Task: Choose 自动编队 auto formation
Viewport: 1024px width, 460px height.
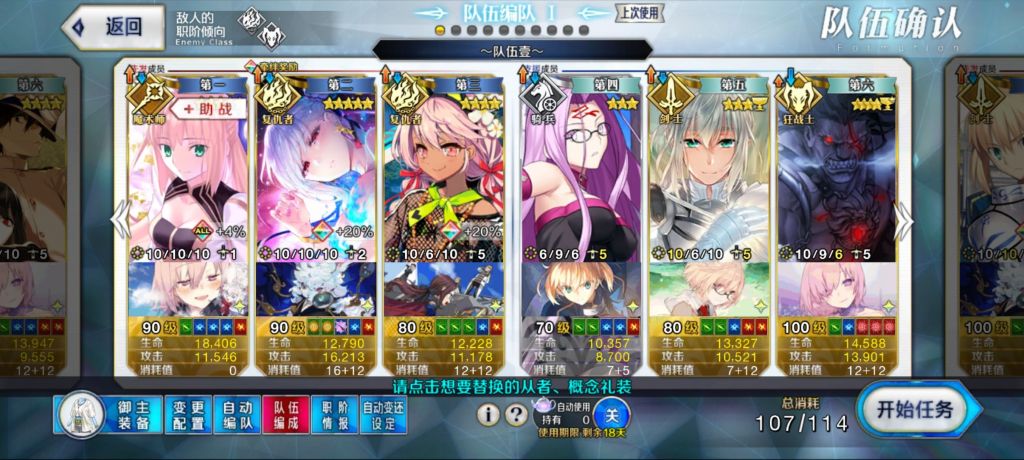Action: coord(237,415)
